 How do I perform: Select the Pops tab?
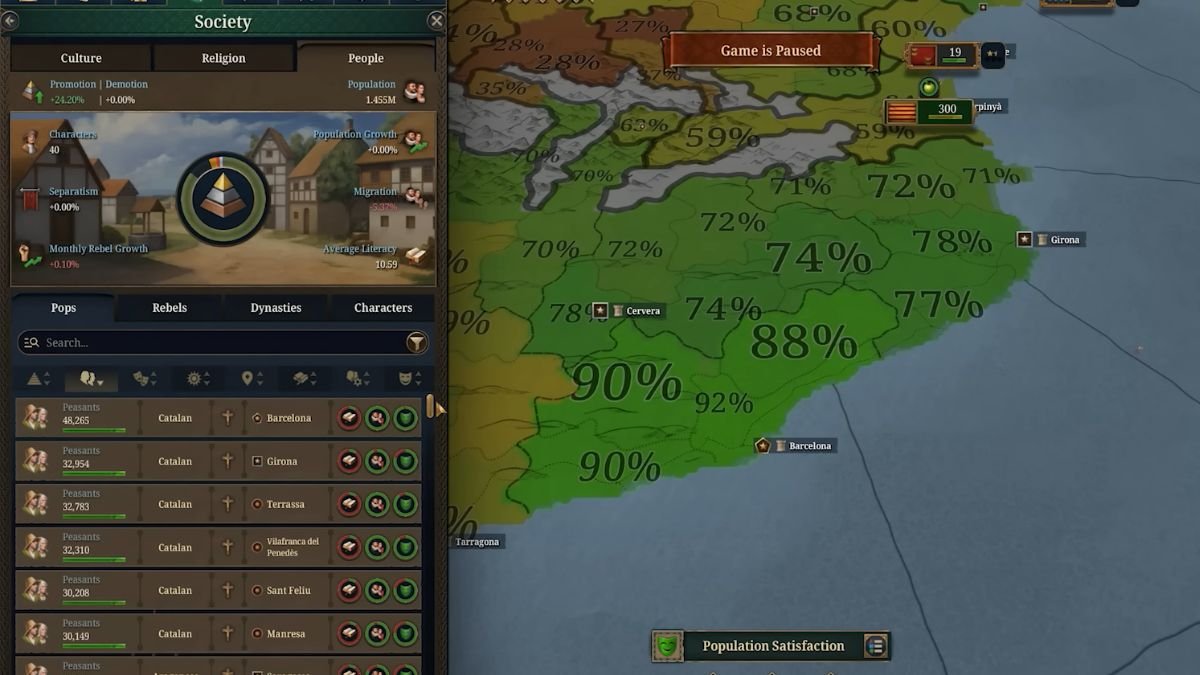coord(63,308)
